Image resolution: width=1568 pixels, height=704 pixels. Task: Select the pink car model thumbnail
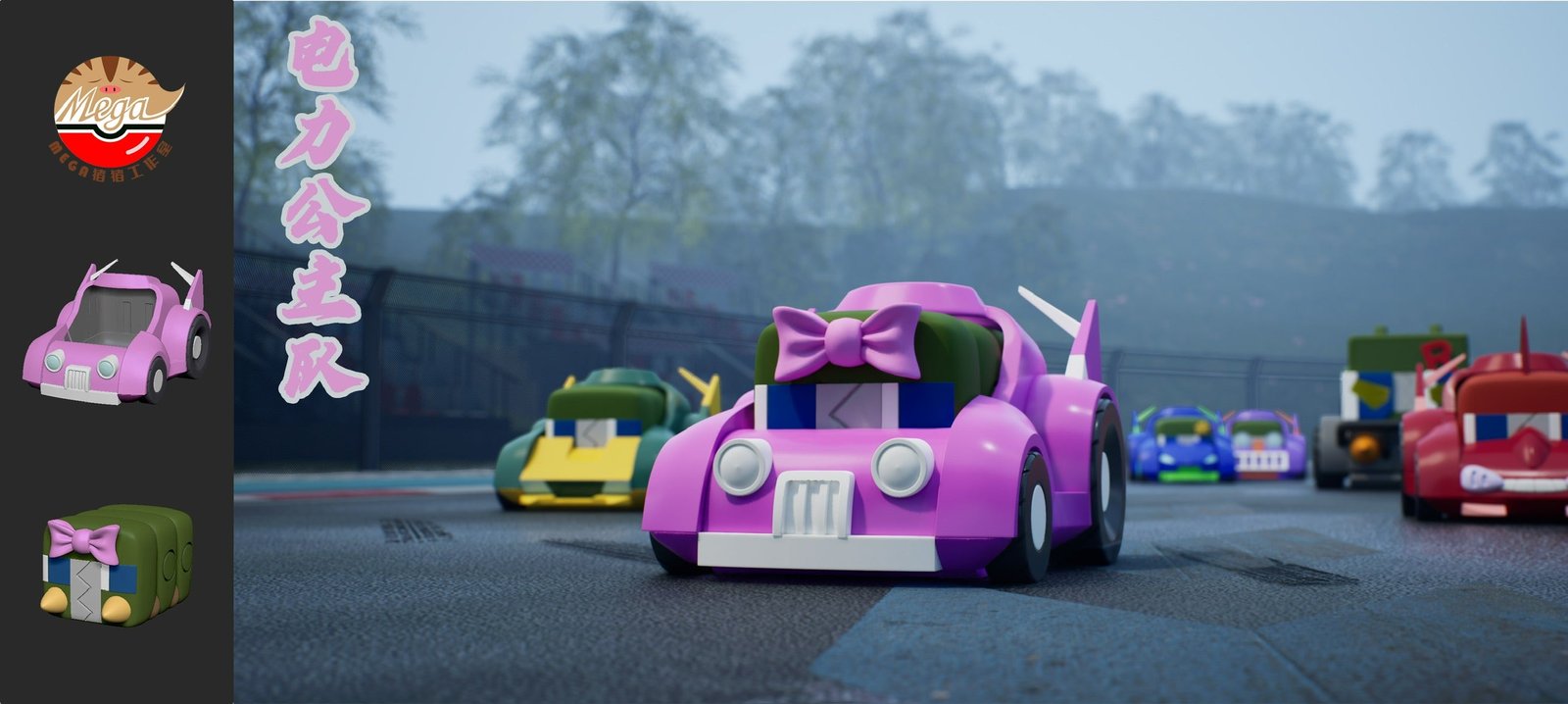pyautogui.click(x=117, y=333)
